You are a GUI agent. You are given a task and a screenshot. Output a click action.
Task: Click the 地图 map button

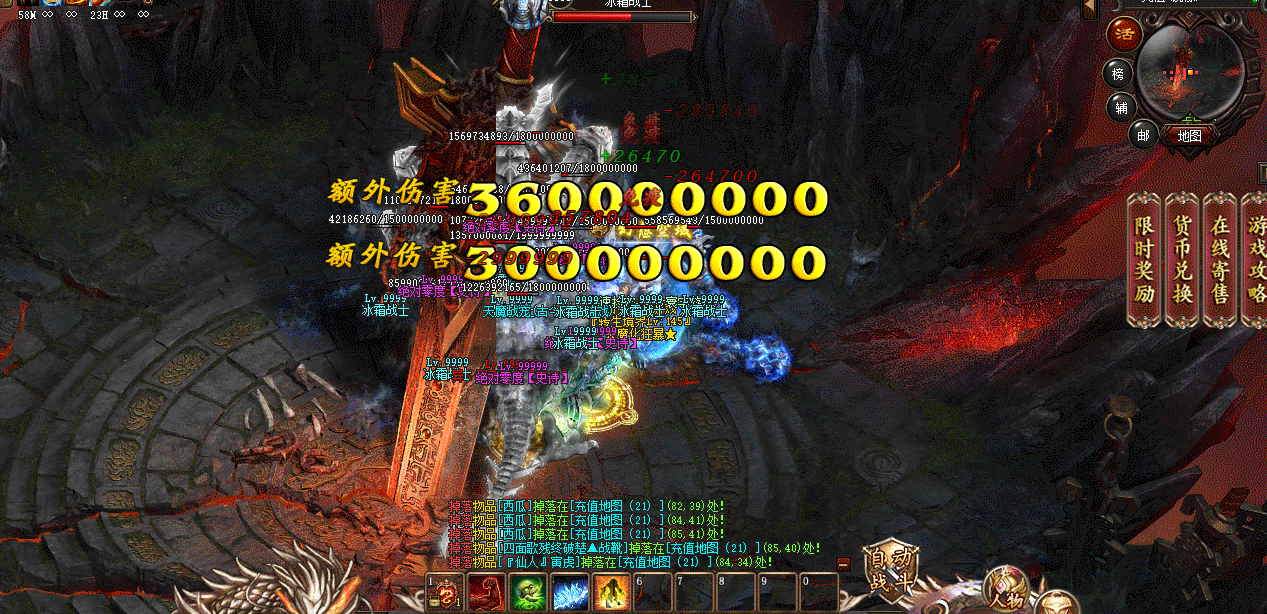pyautogui.click(x=1189, y=135)
